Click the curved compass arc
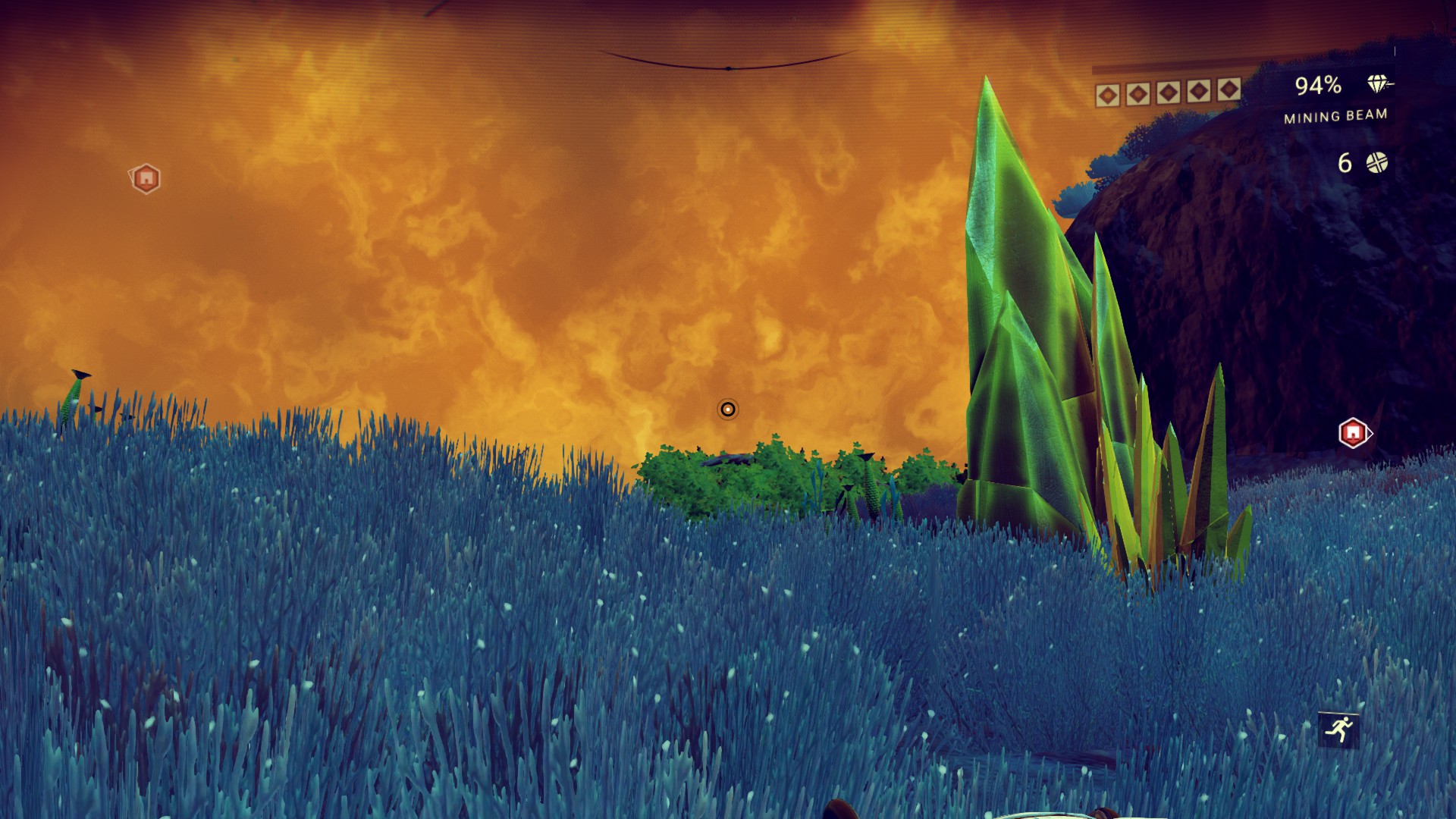 (728, 64)
